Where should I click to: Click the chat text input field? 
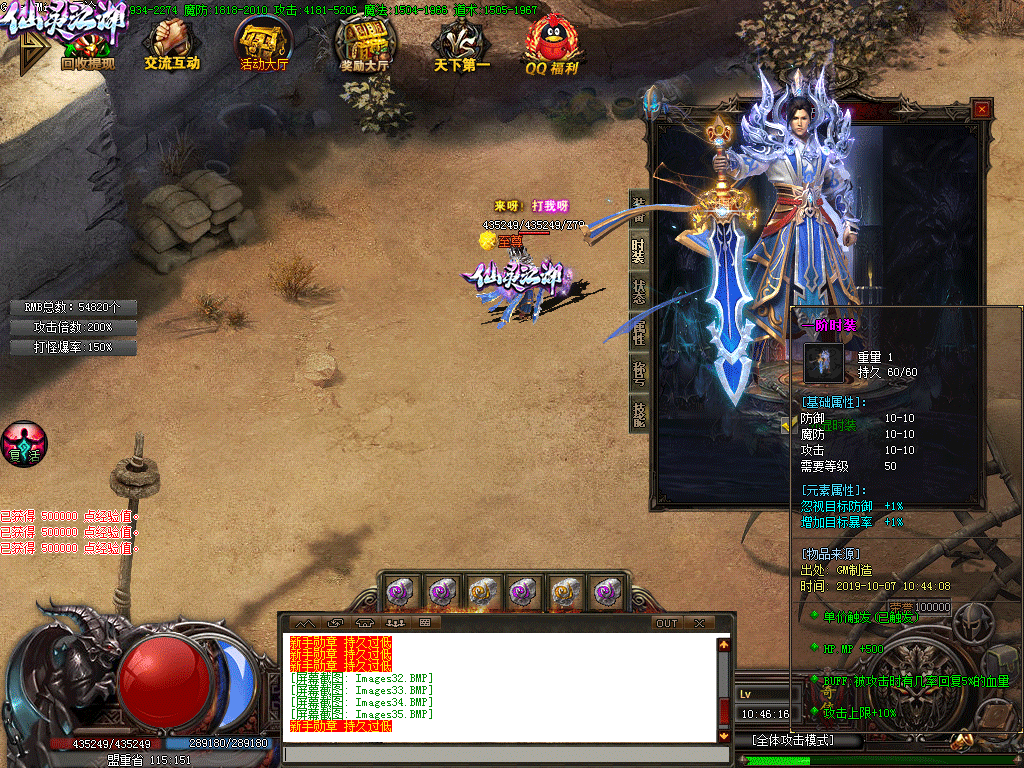click(500, 754)
